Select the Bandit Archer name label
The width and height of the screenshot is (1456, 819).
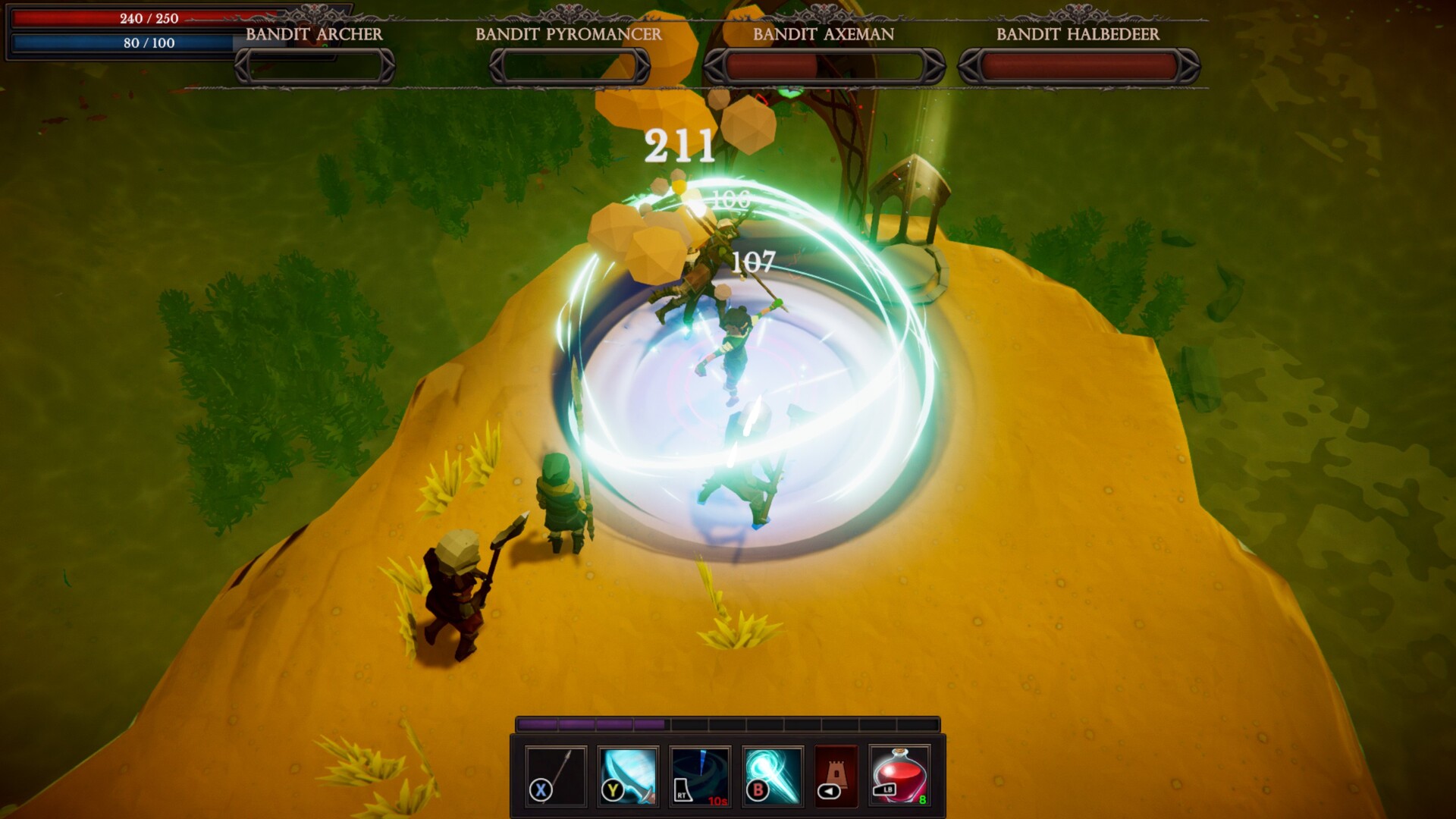pos(313,34)
